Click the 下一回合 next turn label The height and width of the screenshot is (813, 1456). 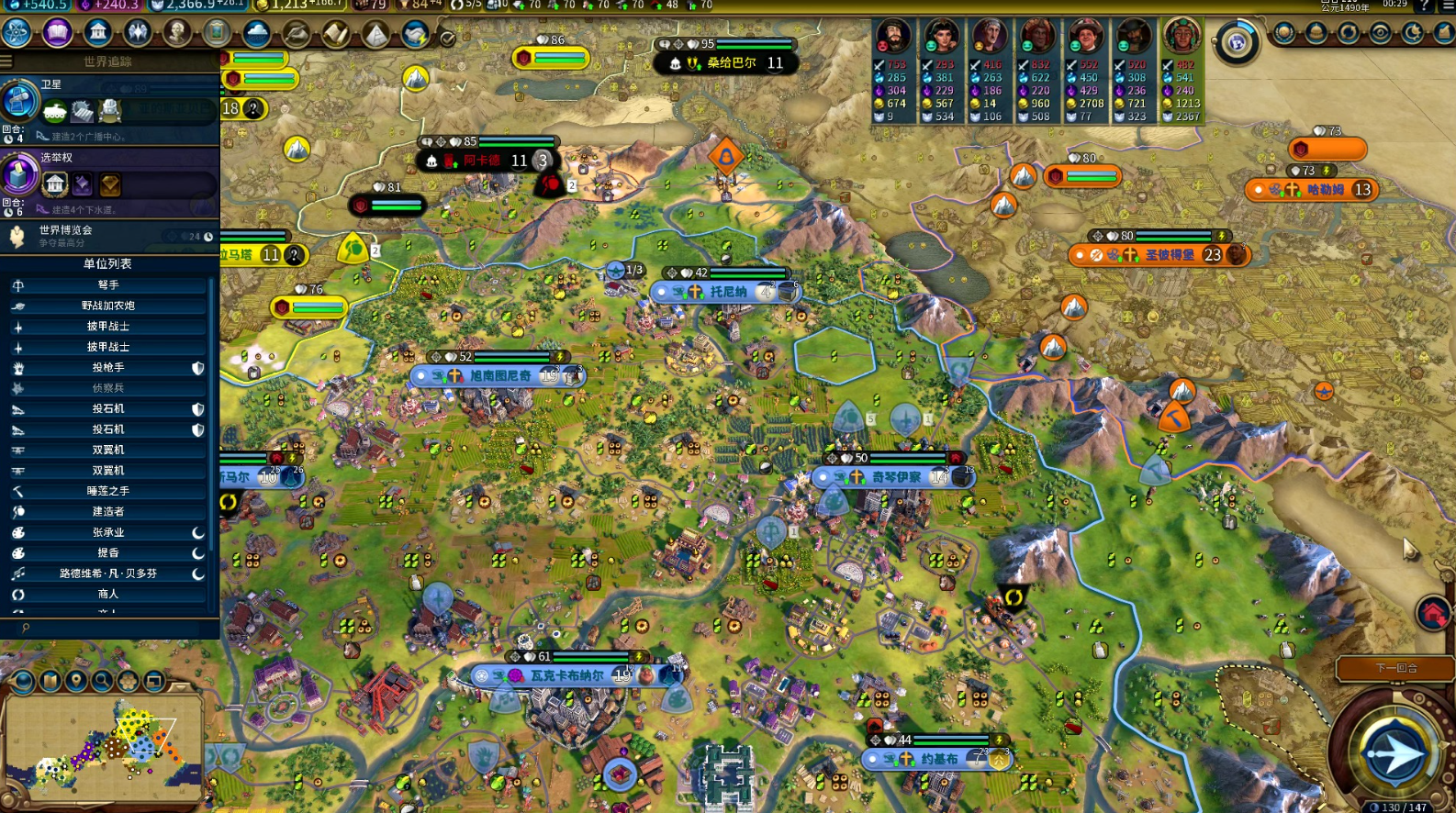(1395, 668)
